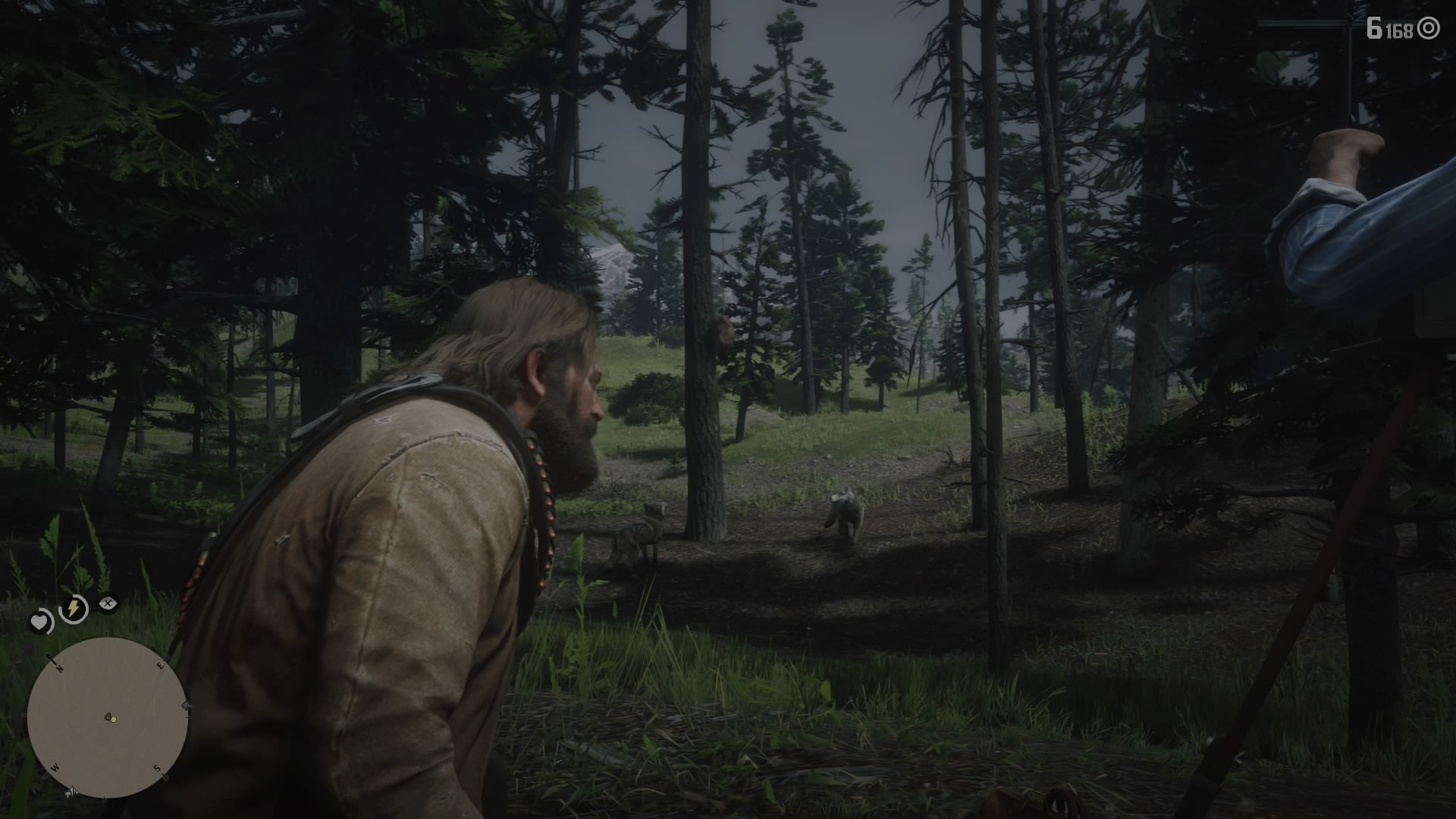Viewport: 1456px width, 819px height.
Task: Click the letter S on the compass
Action: [157, 767]
